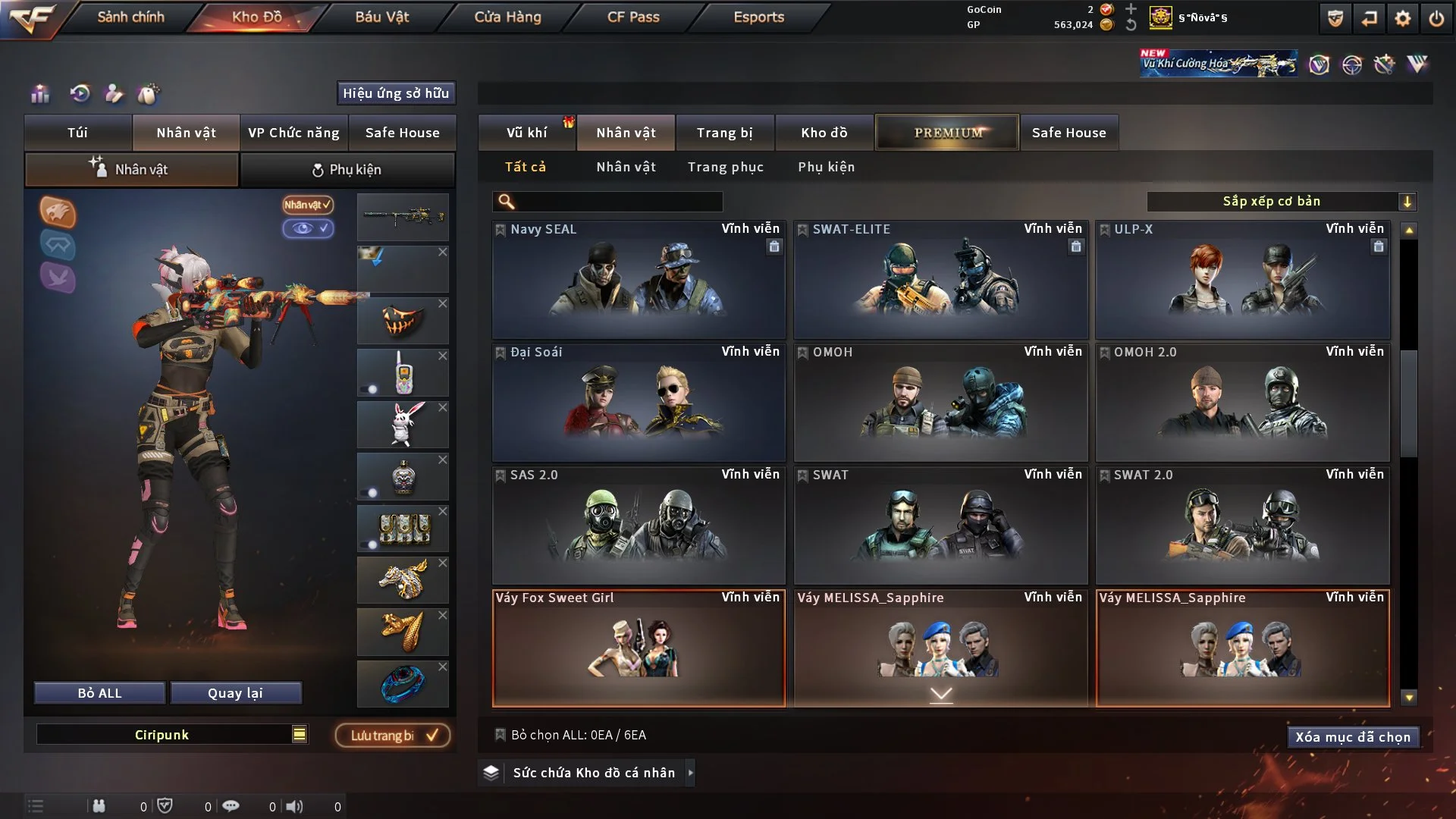Click Xóa mục đã chọn button
The height and width of the screenshot is (819, 1456).
click(x=1352, y=737)
